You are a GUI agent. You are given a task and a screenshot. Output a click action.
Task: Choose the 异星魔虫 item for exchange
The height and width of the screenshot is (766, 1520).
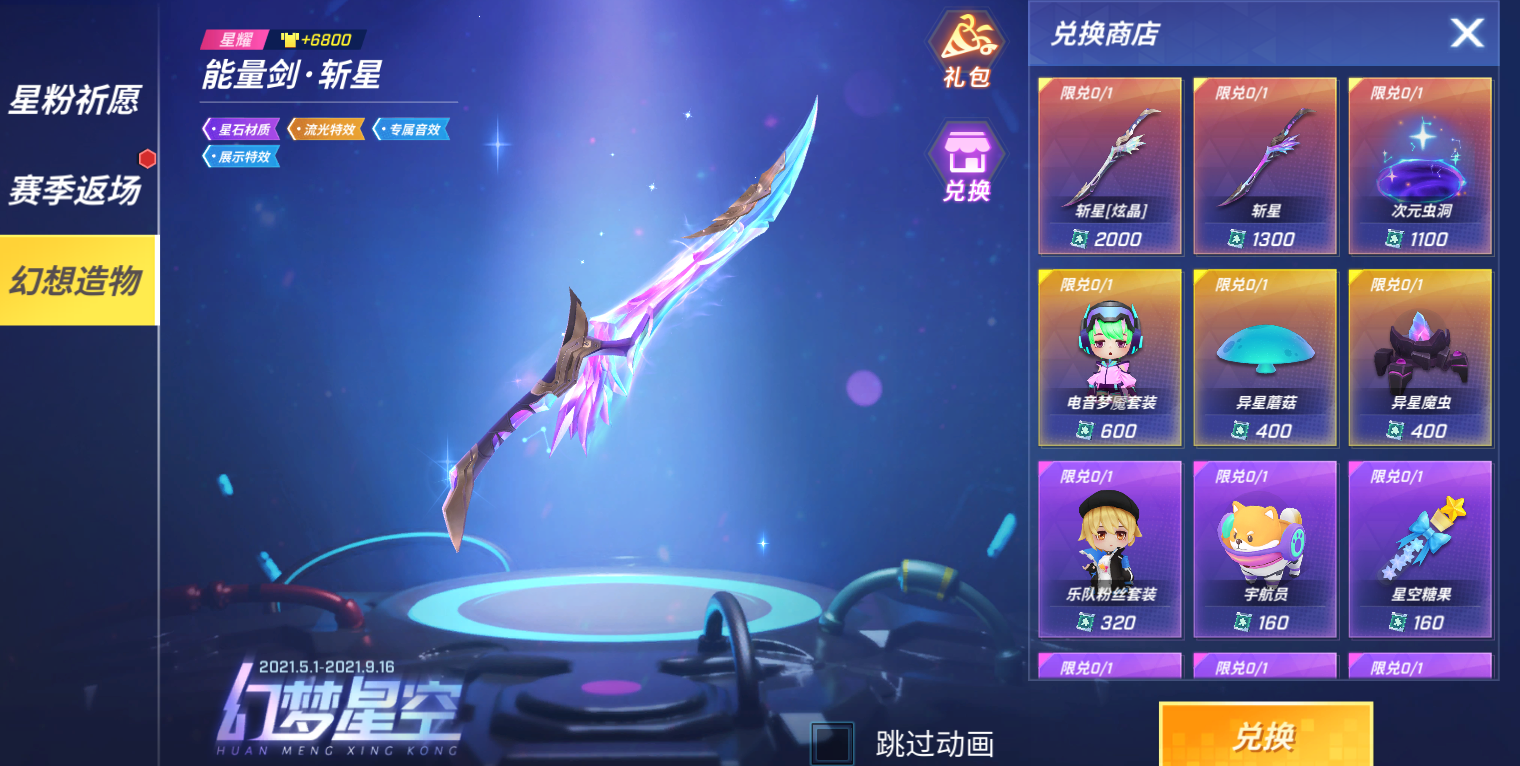[1420, 355]
